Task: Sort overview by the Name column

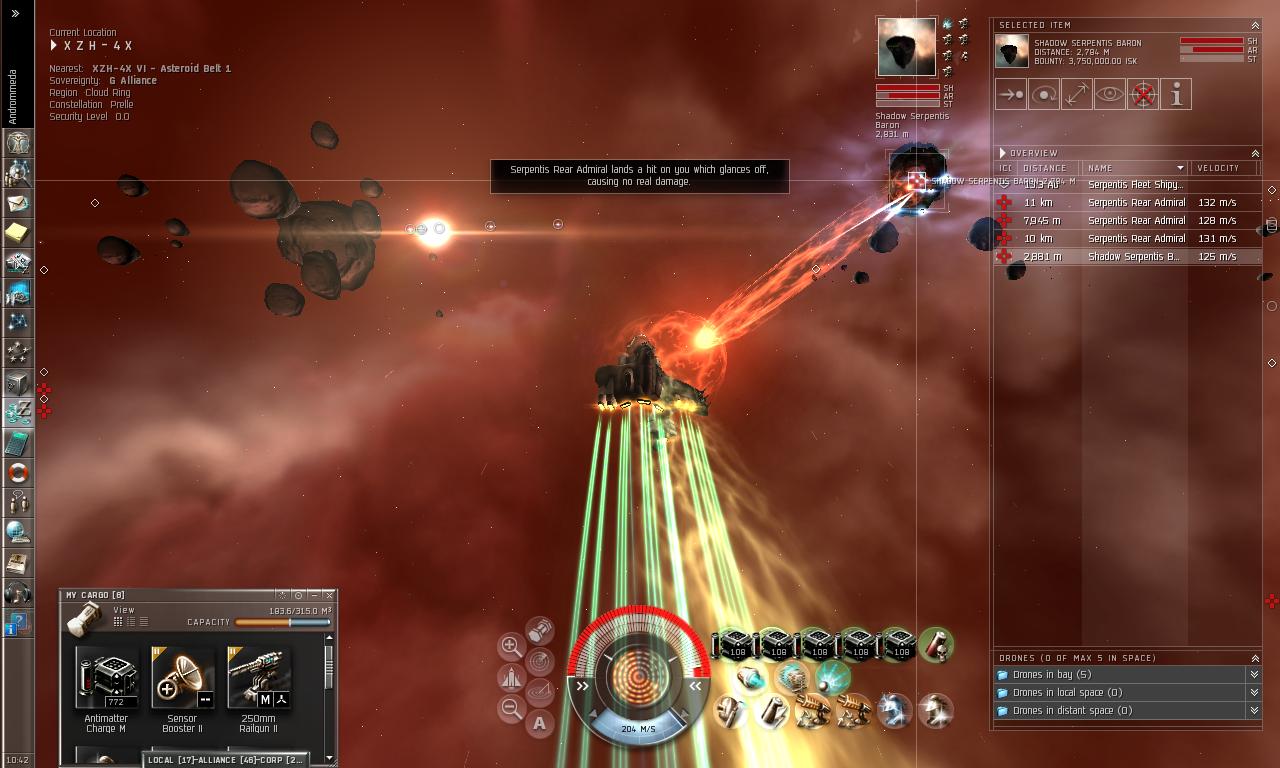Action: 1130,168
